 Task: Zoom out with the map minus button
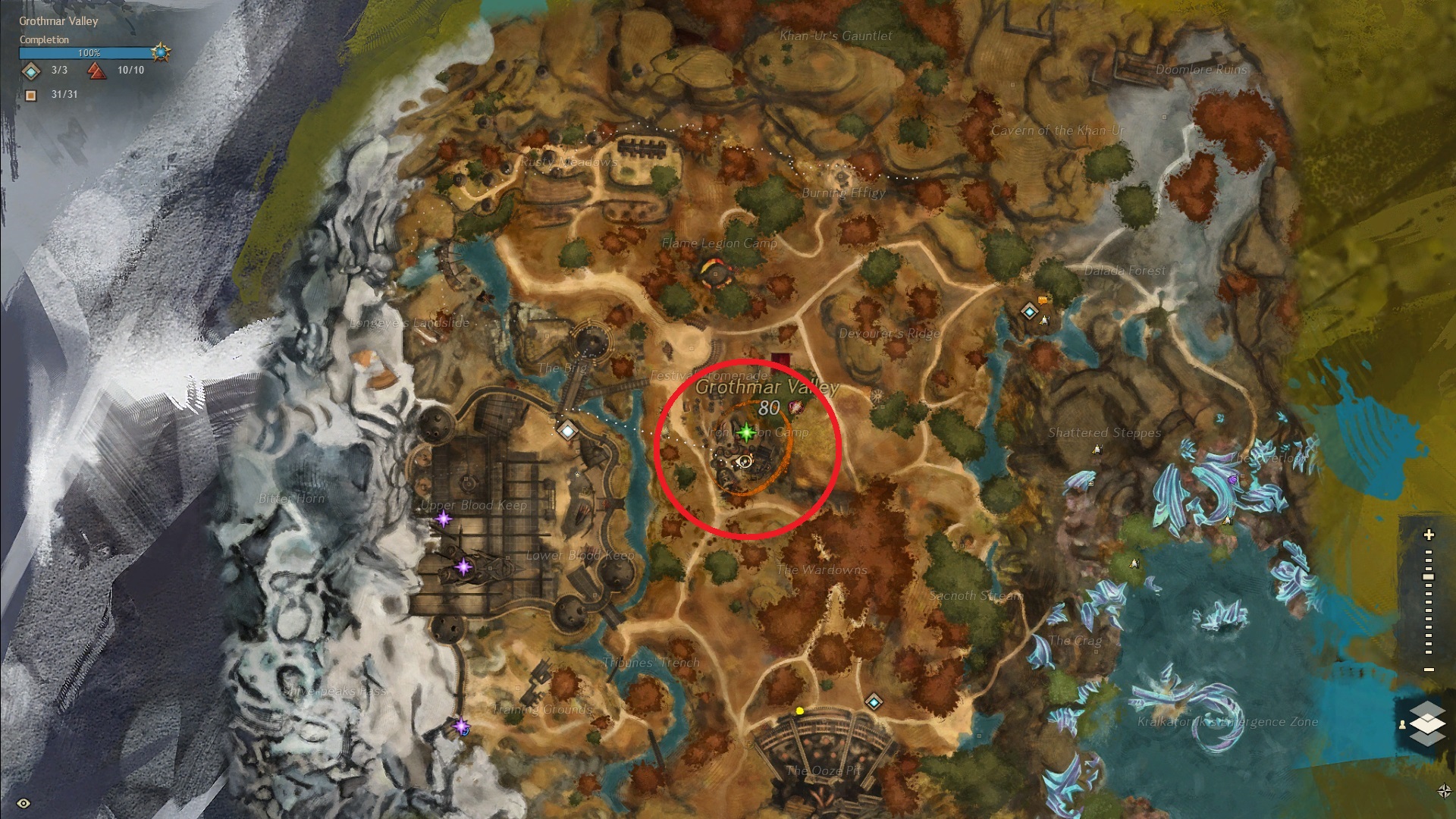1429,670
